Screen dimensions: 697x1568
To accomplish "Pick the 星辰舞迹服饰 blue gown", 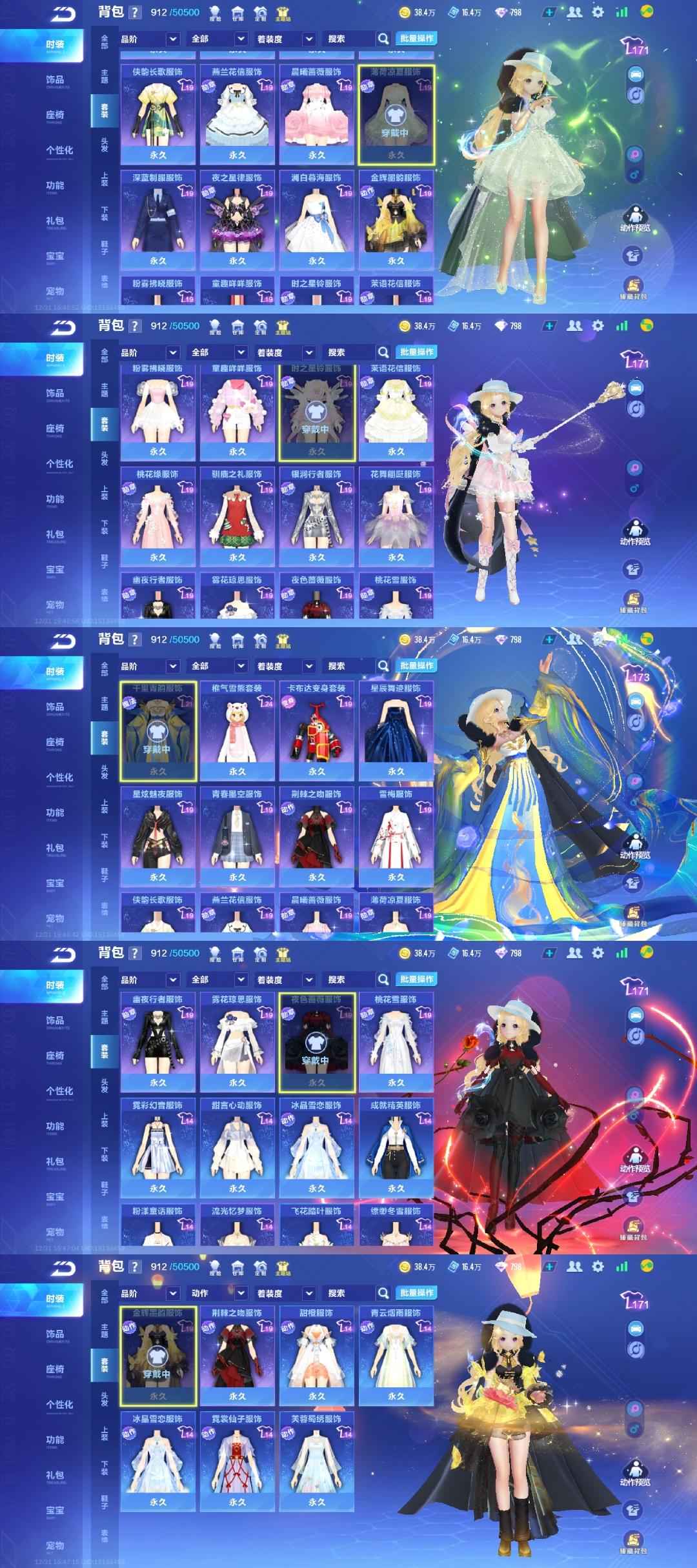I will tap(396, 730).
